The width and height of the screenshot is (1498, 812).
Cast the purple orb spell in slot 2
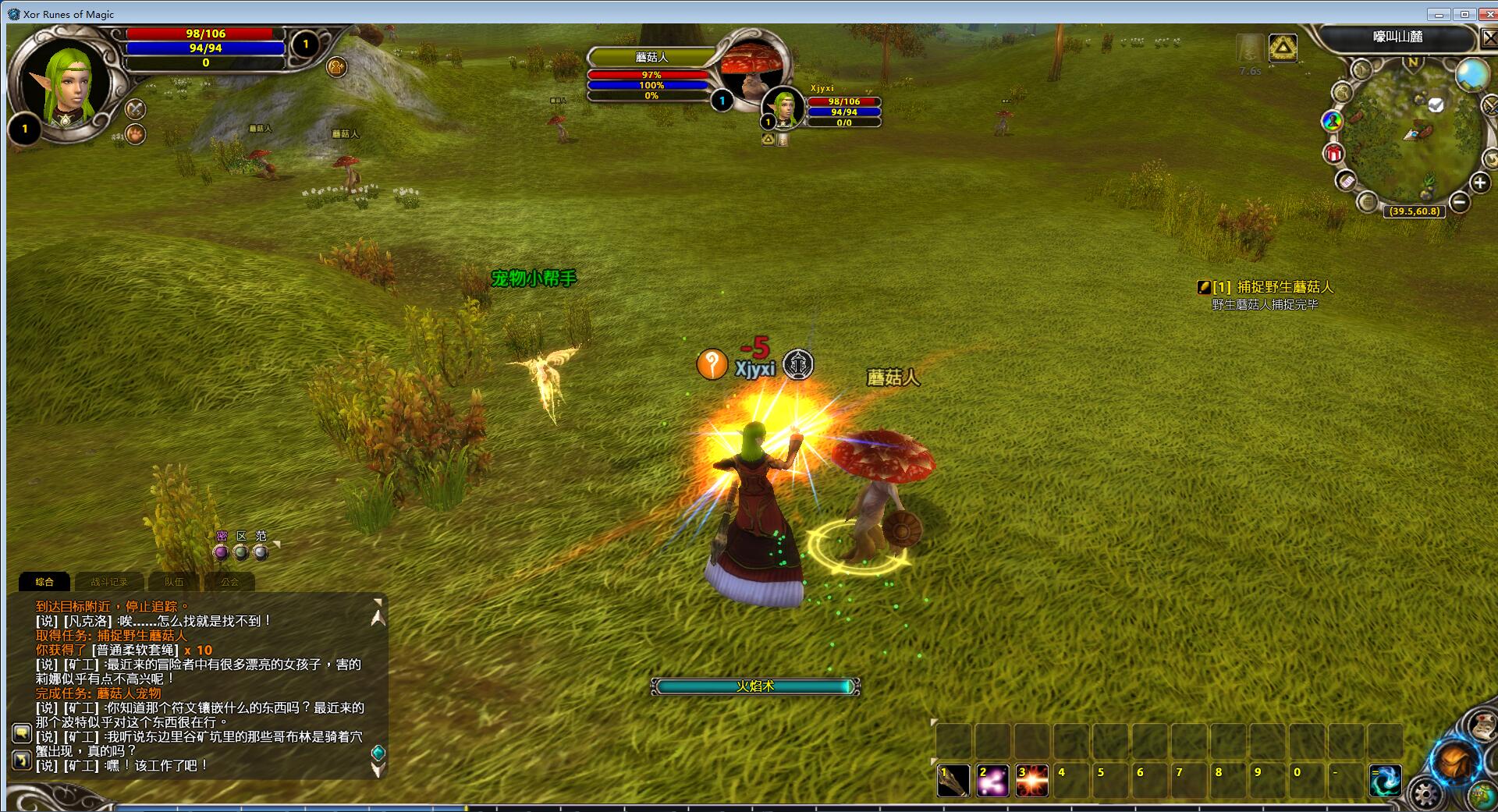992,780
